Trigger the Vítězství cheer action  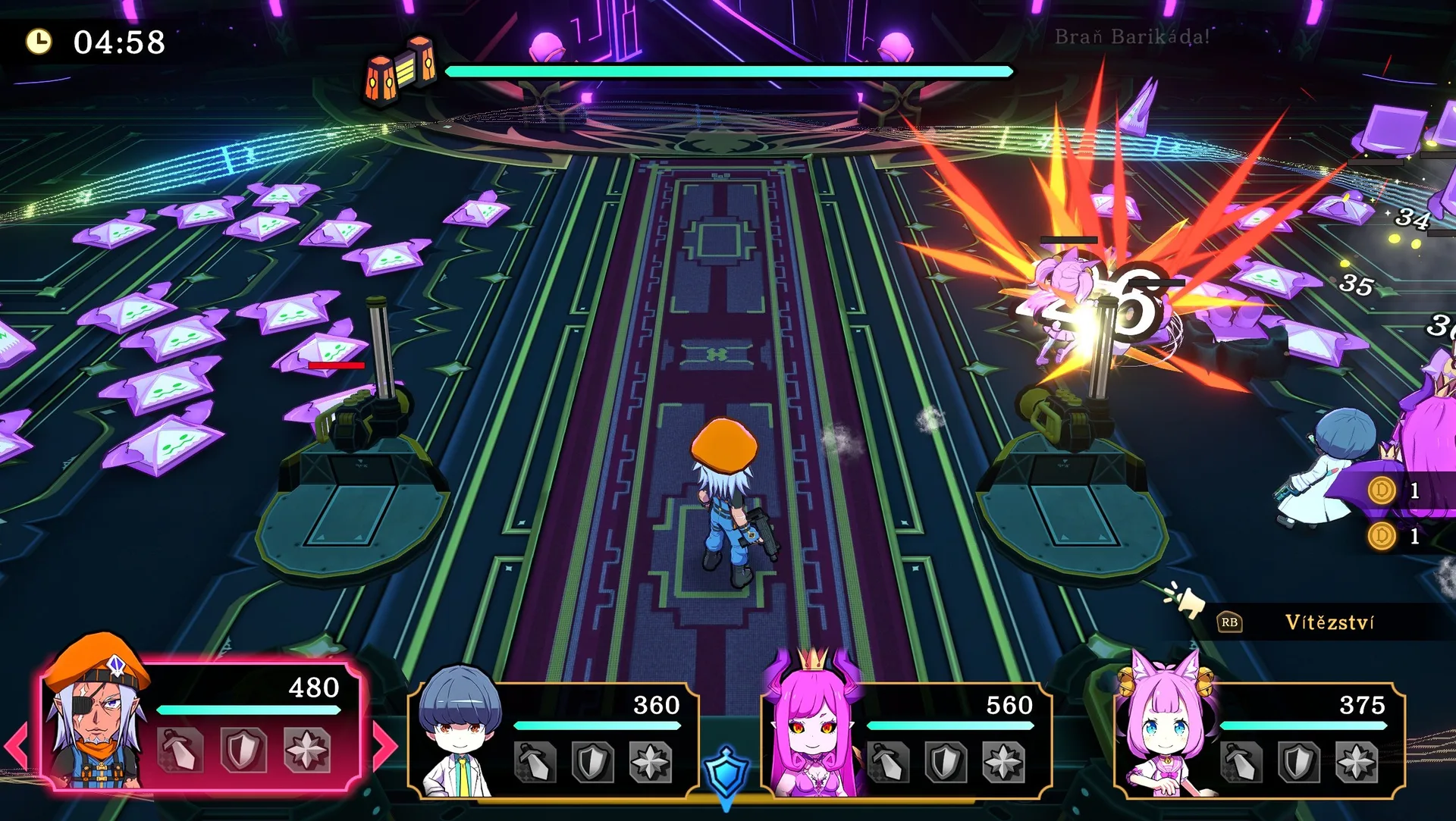pos(1329,622)
